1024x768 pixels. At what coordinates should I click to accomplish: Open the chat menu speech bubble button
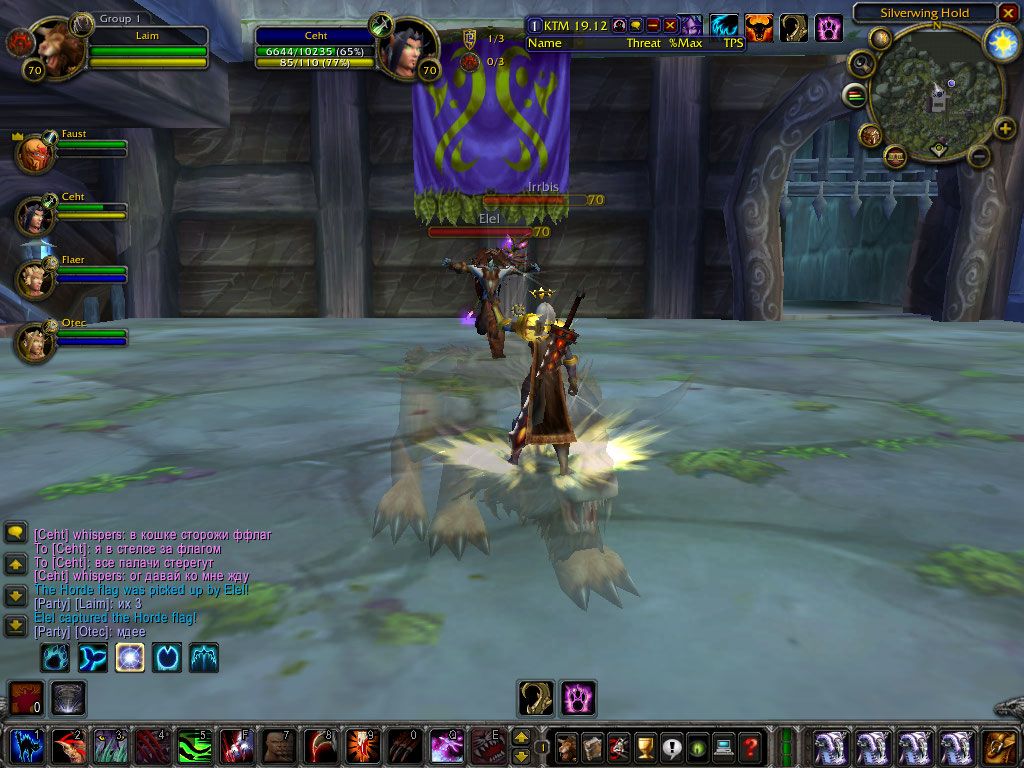(15, 533)
